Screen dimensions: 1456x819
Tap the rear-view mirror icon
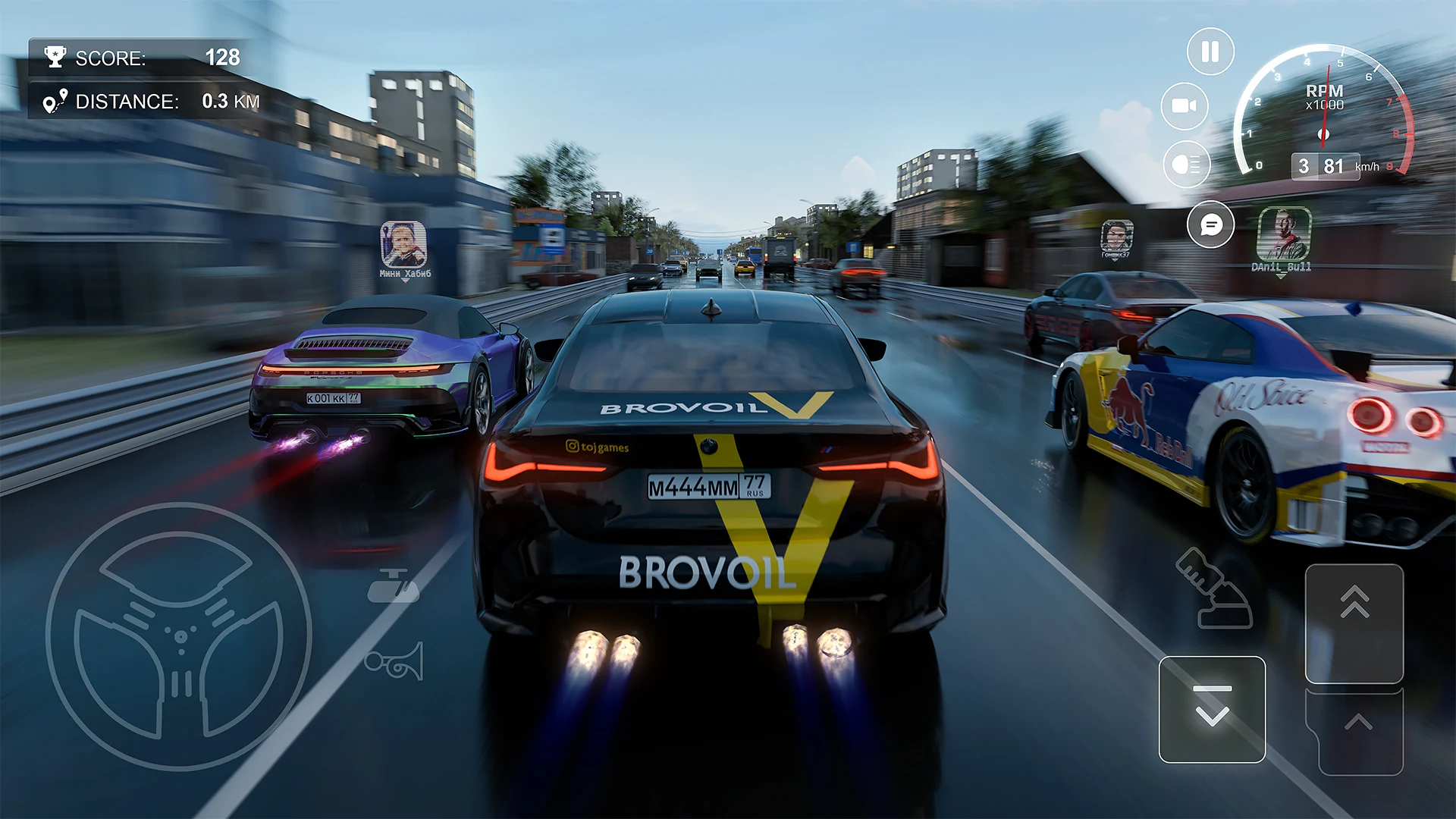[393, 585]
